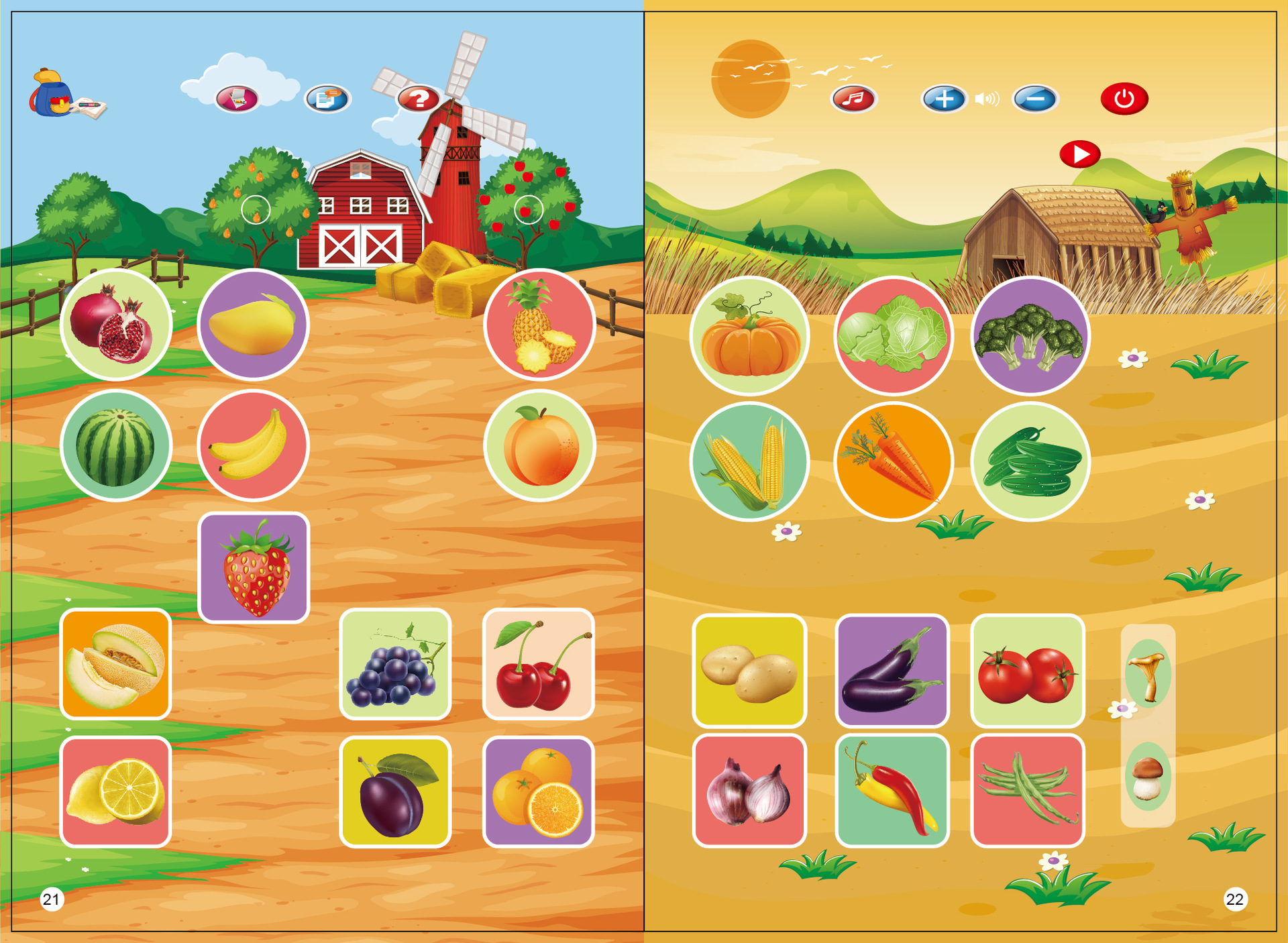Choose the grapes tile
Image resolution: width=1288 pixels, height=943 pixels.
coord(395,664)
